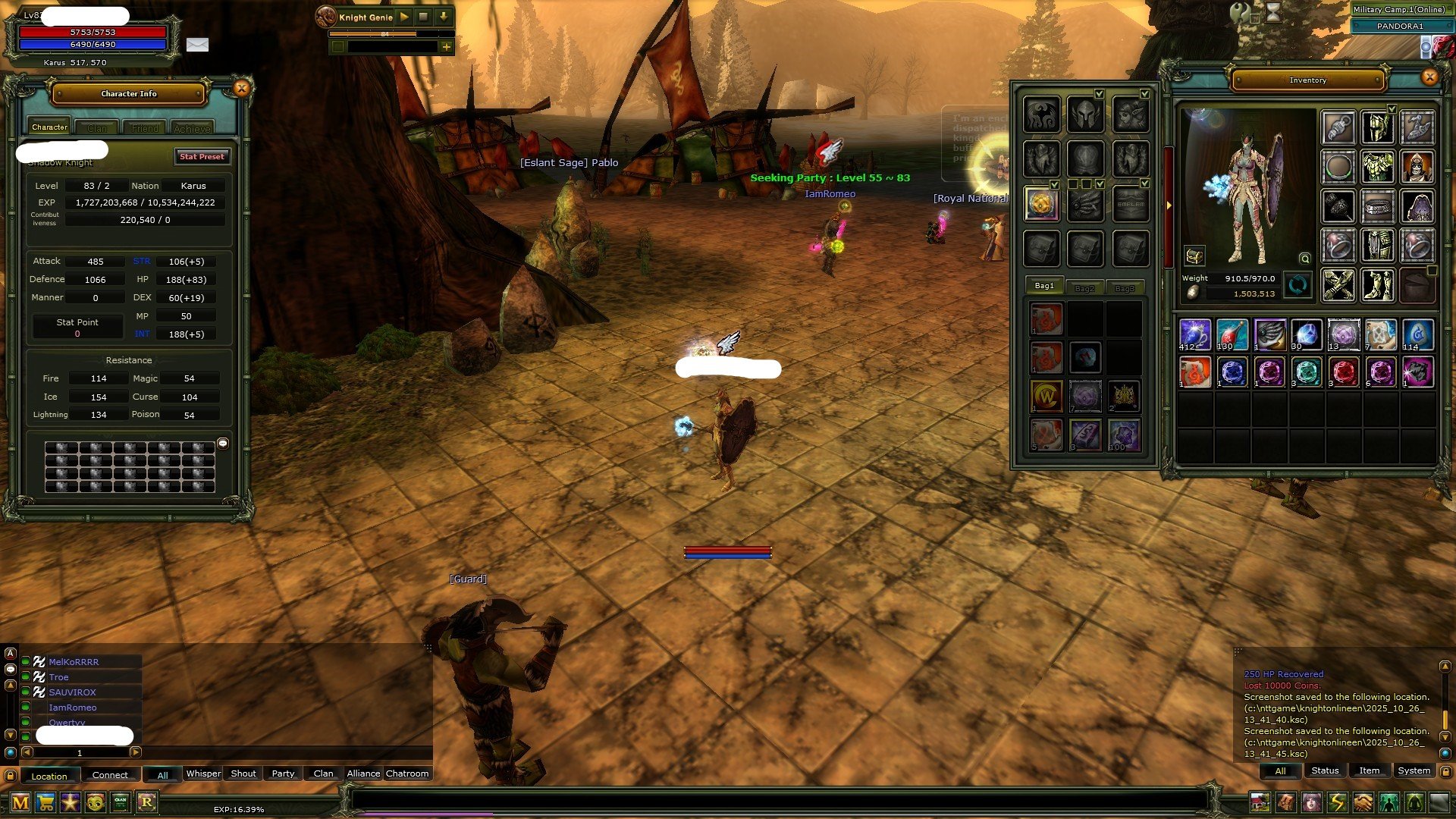Select the Party chat tab
This screenshot has height=819, width=1456.
[x=283, y=773]
